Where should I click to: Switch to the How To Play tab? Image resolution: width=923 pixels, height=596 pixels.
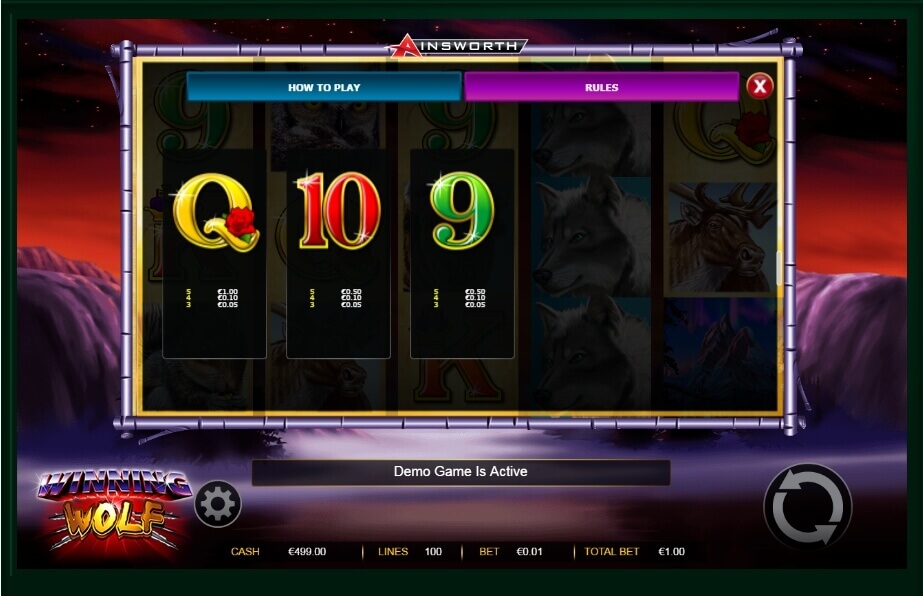coord(323,87)
